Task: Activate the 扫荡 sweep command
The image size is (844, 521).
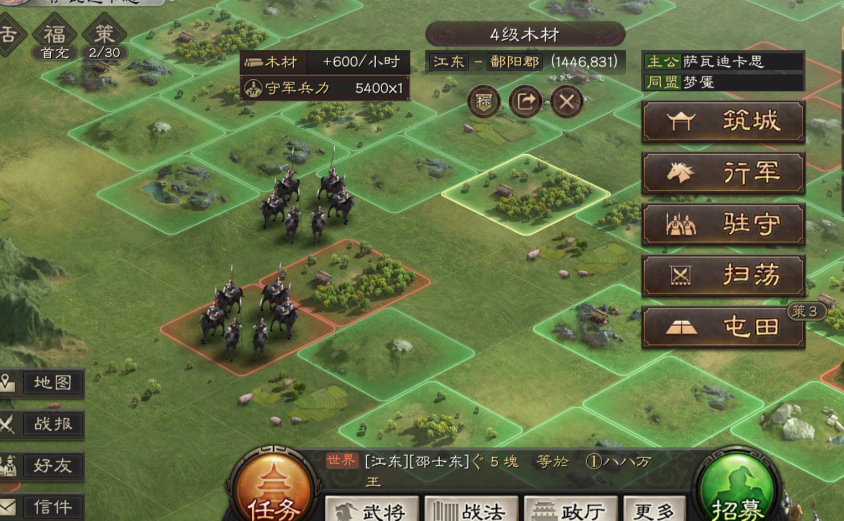Action: (723, 276)
